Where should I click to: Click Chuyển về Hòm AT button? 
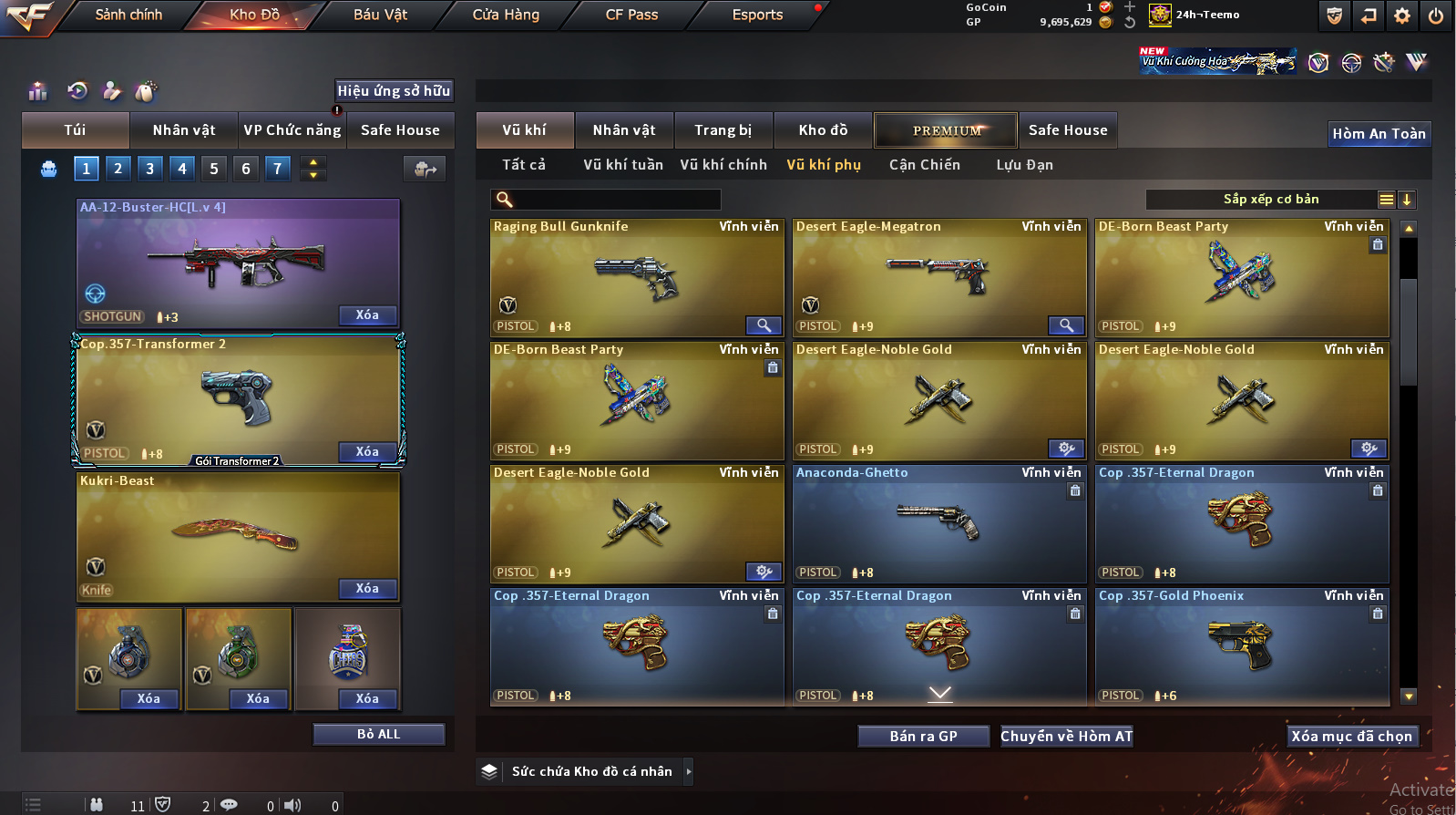1066,737
